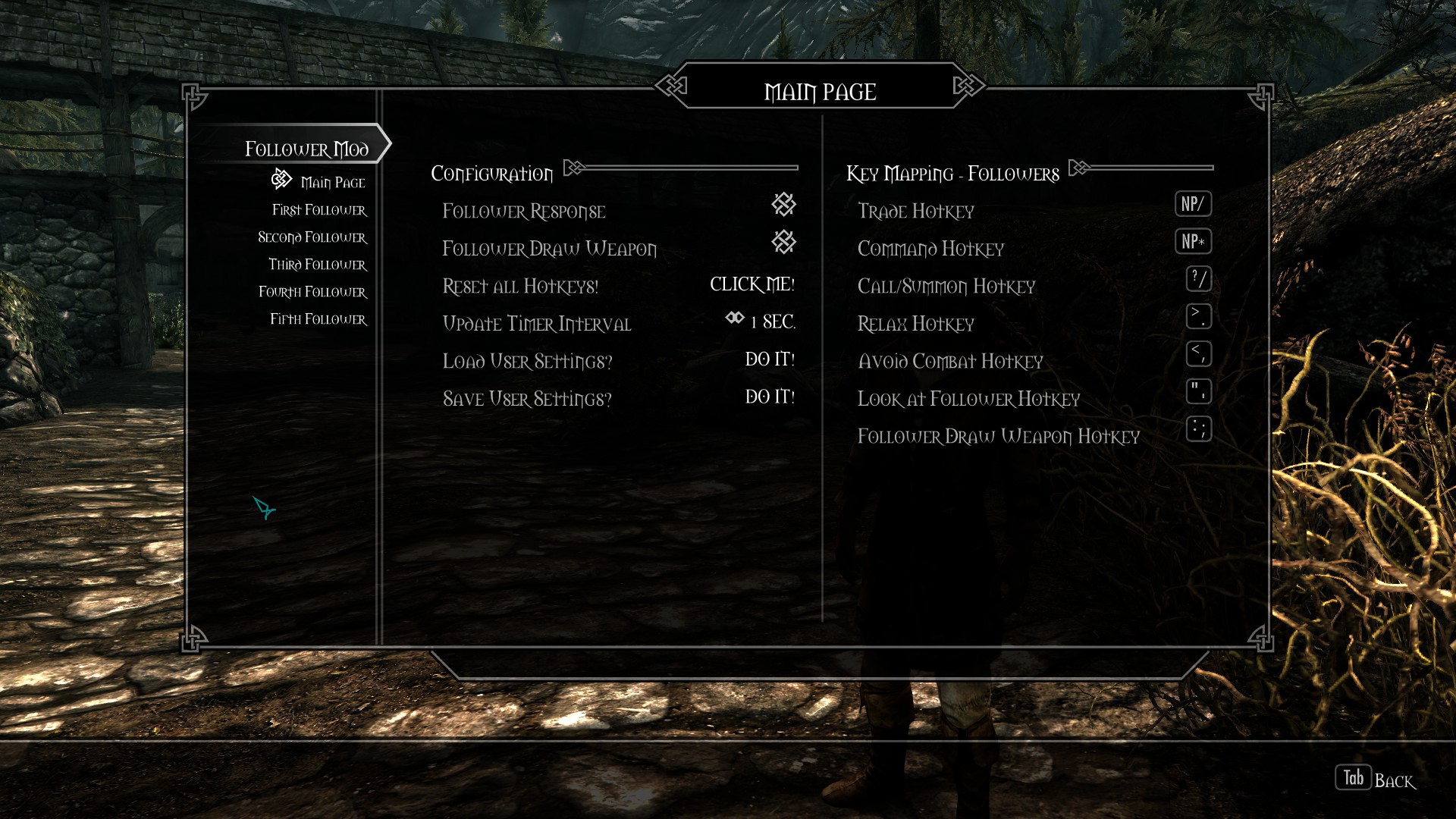Set the Relax Hotkey binding
Image resolution: width=1456 pixels, height=819 pixels.
pyautogui.click(x=1198, y=316)
